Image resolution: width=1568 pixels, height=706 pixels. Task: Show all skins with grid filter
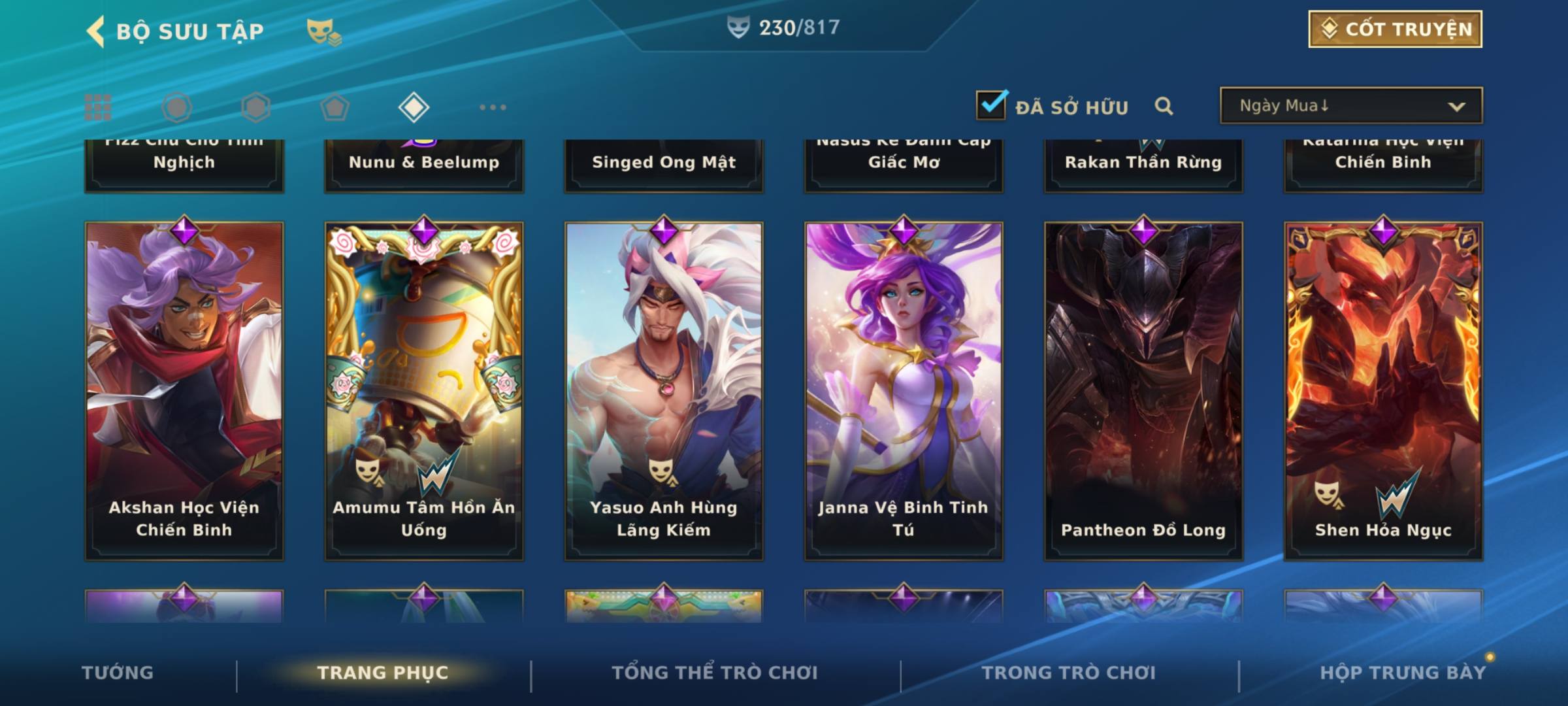tap(98, 107)
